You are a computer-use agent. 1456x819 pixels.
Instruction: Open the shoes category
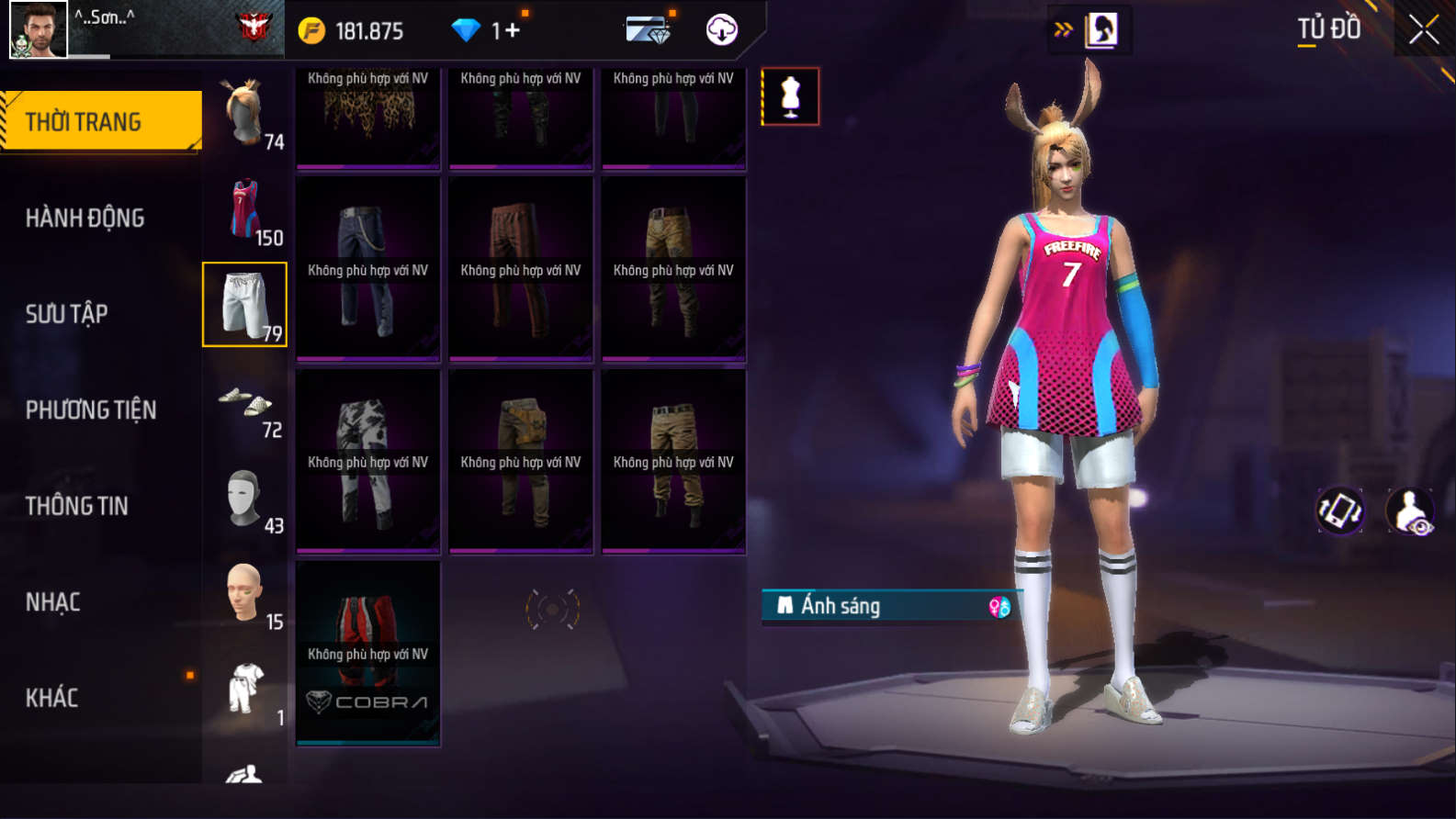[x=245, y=402]
